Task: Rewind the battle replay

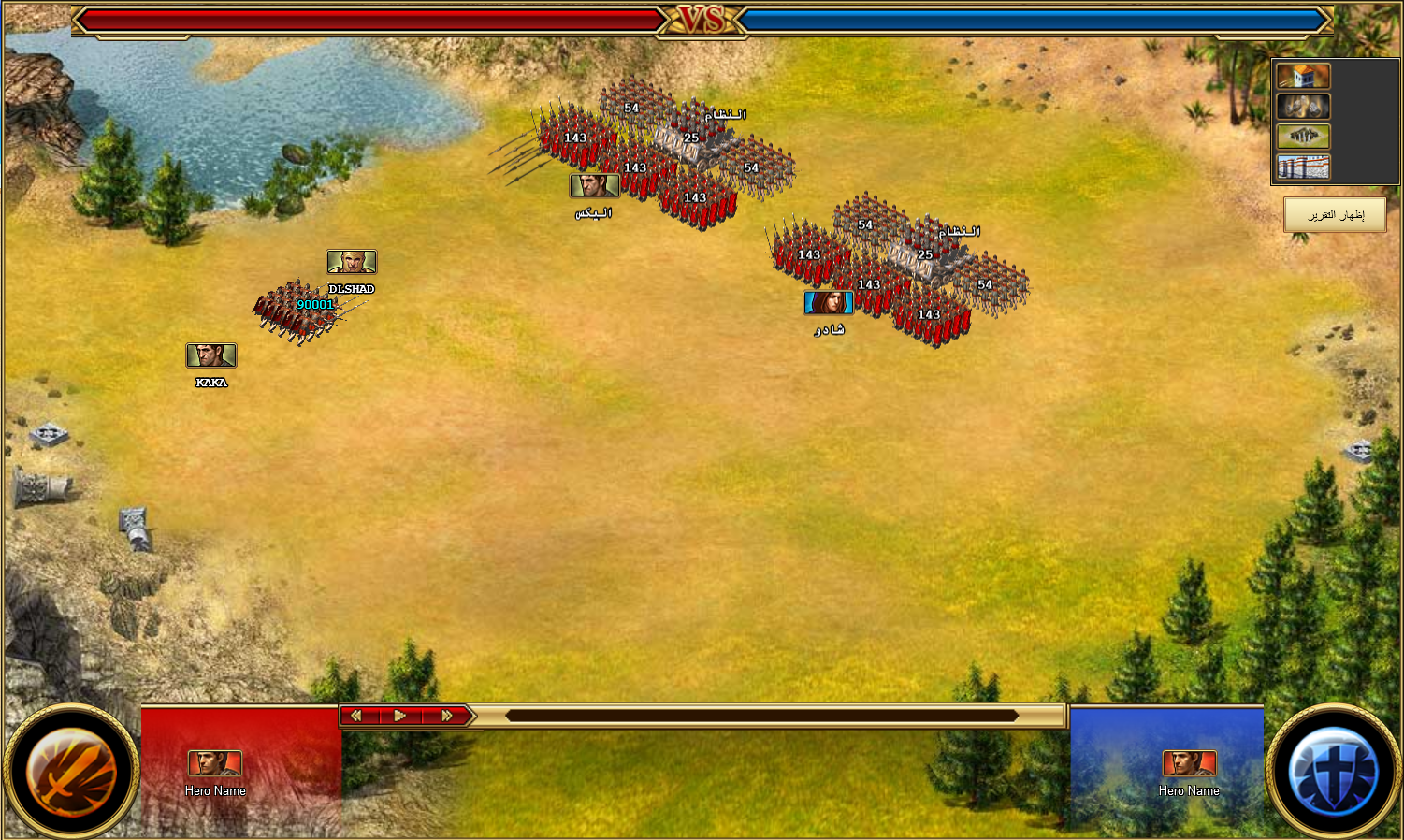Action: point(356,716)
